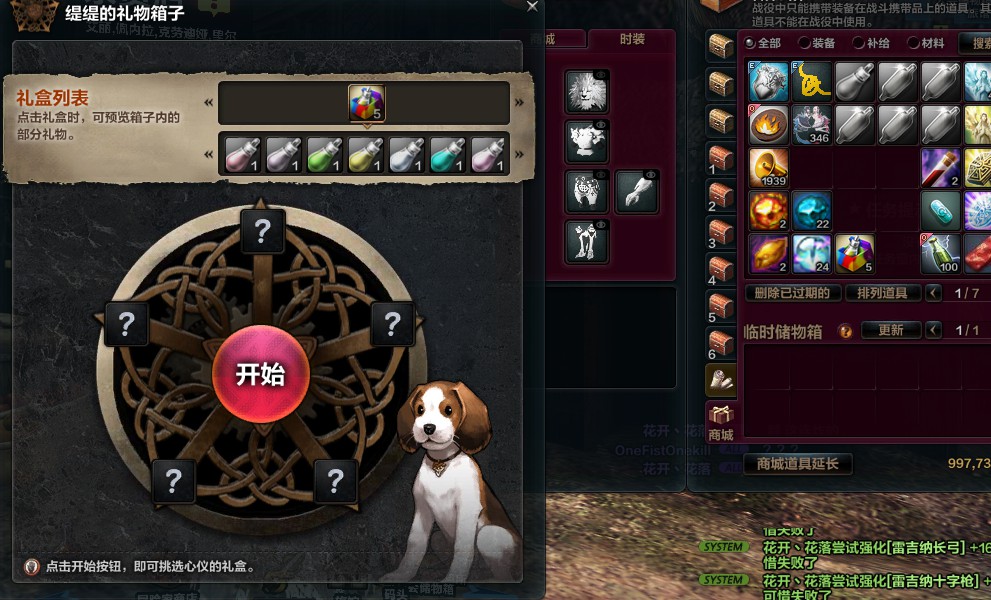Preview the yellow potion bottle gift
This screenshot has width=991, height=600.
click(x=365, y=154)
